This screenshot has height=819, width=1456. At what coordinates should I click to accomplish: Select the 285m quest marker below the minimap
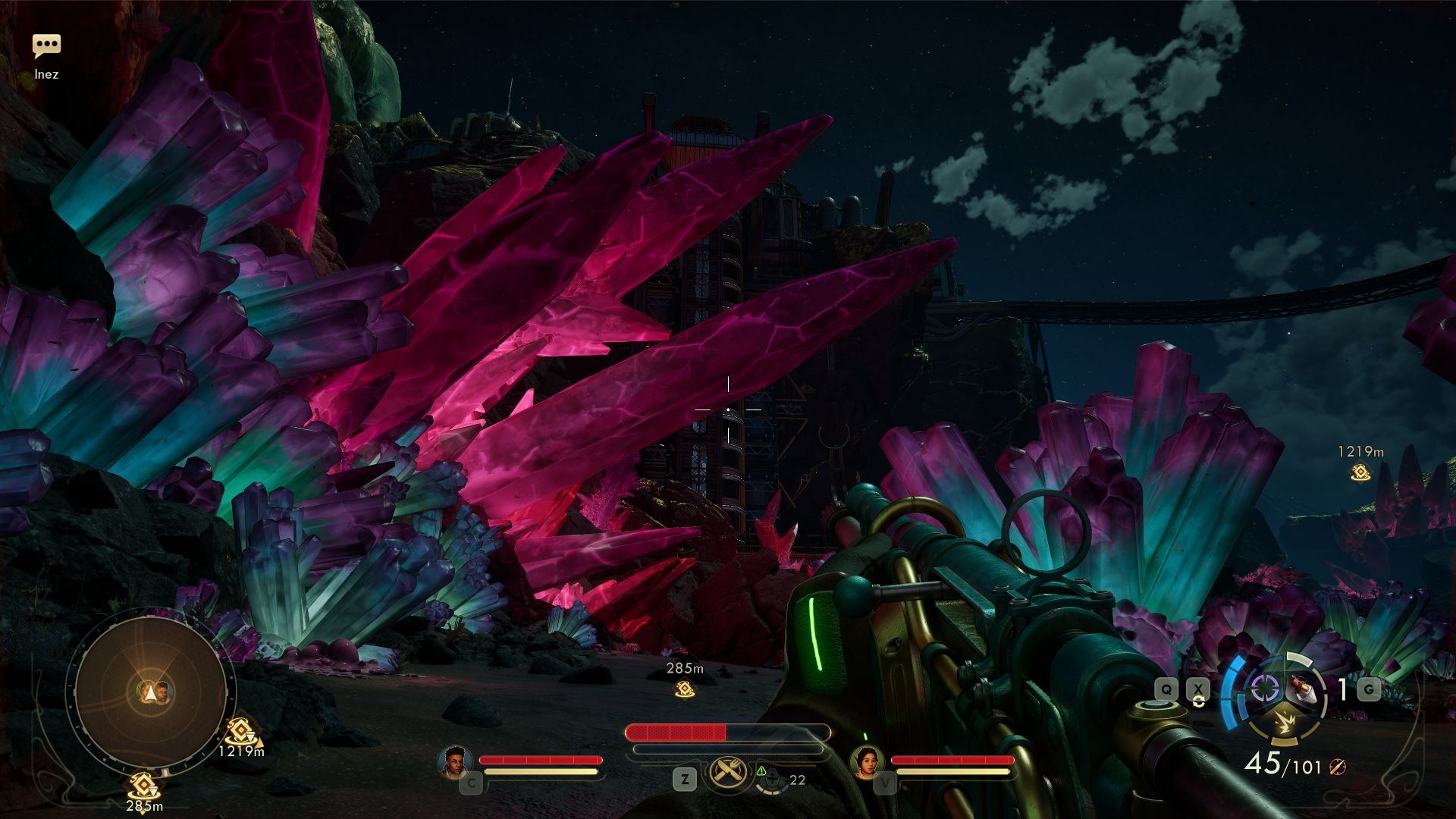(x=143, y=786)
